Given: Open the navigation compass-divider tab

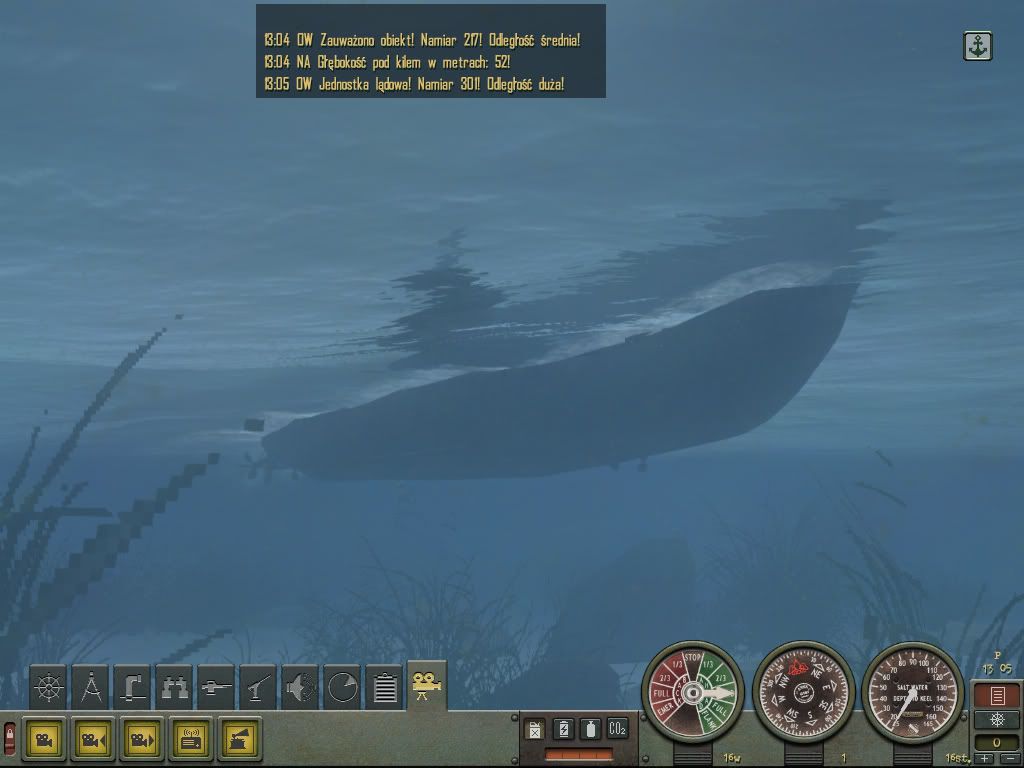Looking at the screenshot, I should coord(91,687).
